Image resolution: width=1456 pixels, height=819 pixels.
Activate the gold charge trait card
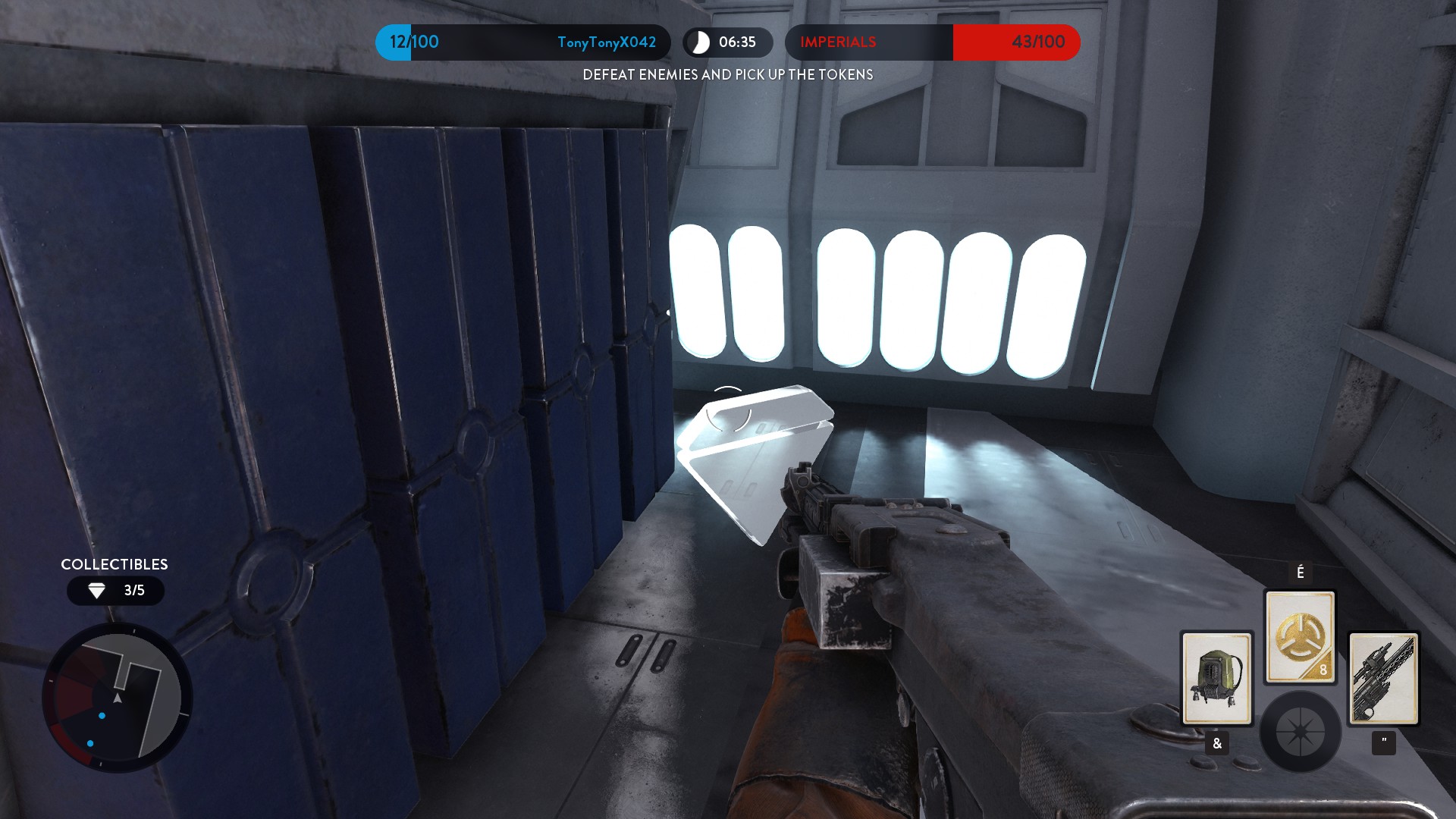point(1300,637)
